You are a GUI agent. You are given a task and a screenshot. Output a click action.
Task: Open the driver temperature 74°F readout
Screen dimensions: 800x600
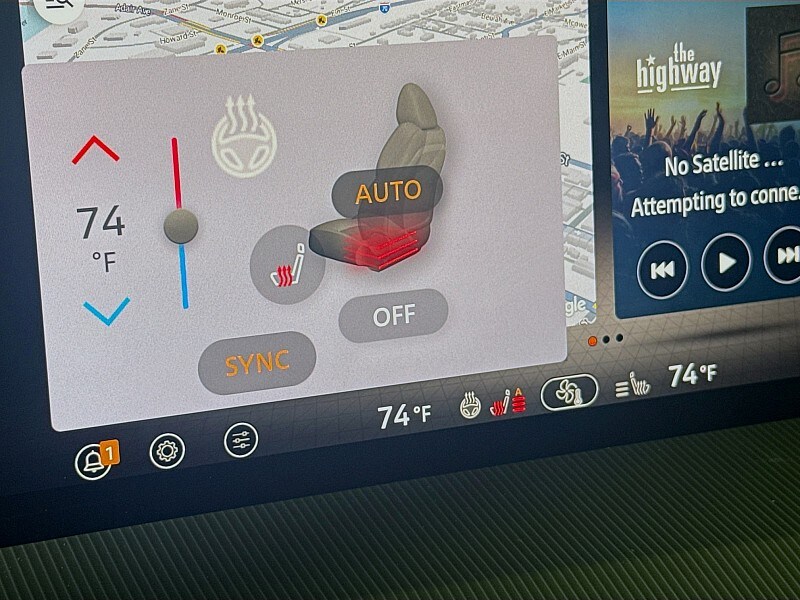point(404,415)
